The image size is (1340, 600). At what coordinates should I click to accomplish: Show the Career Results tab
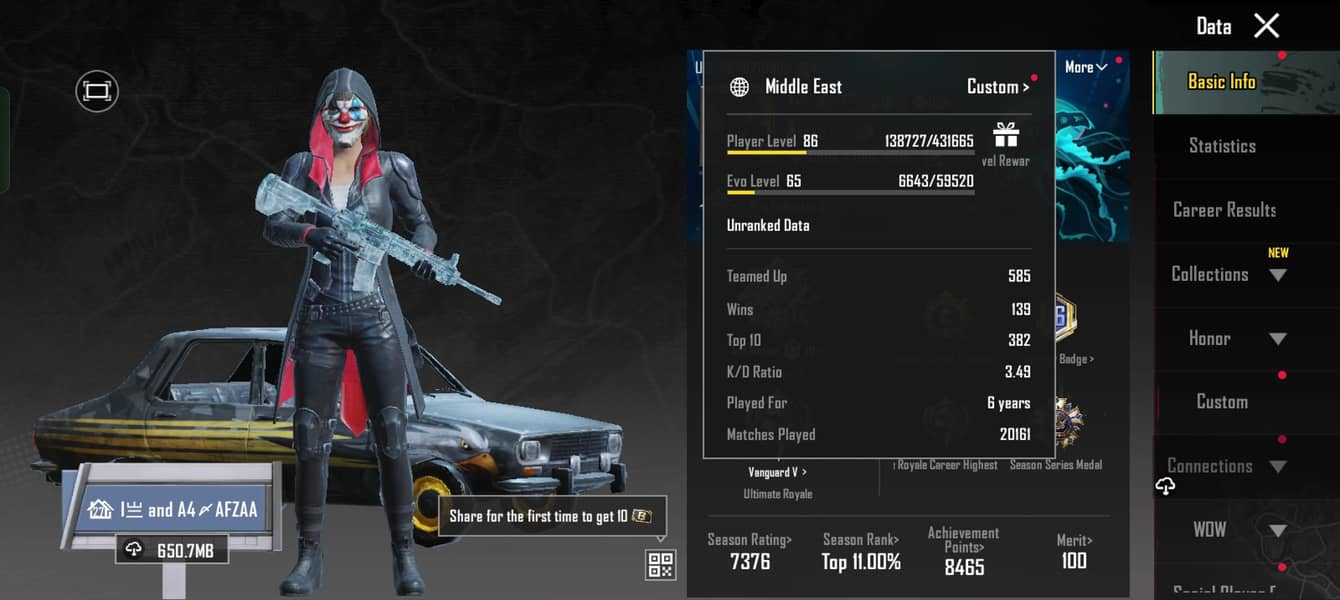coord(1224,210)
